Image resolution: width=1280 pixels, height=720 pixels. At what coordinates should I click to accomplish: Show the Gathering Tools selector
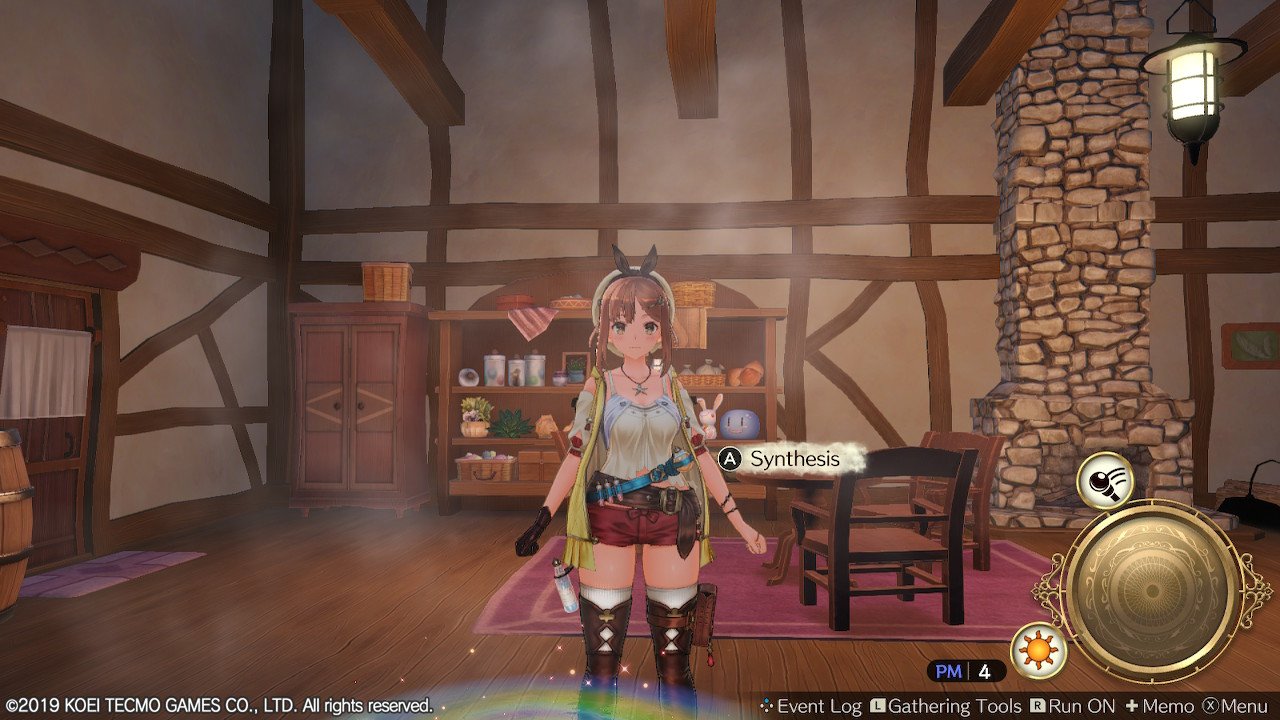[x=945, y=706]
